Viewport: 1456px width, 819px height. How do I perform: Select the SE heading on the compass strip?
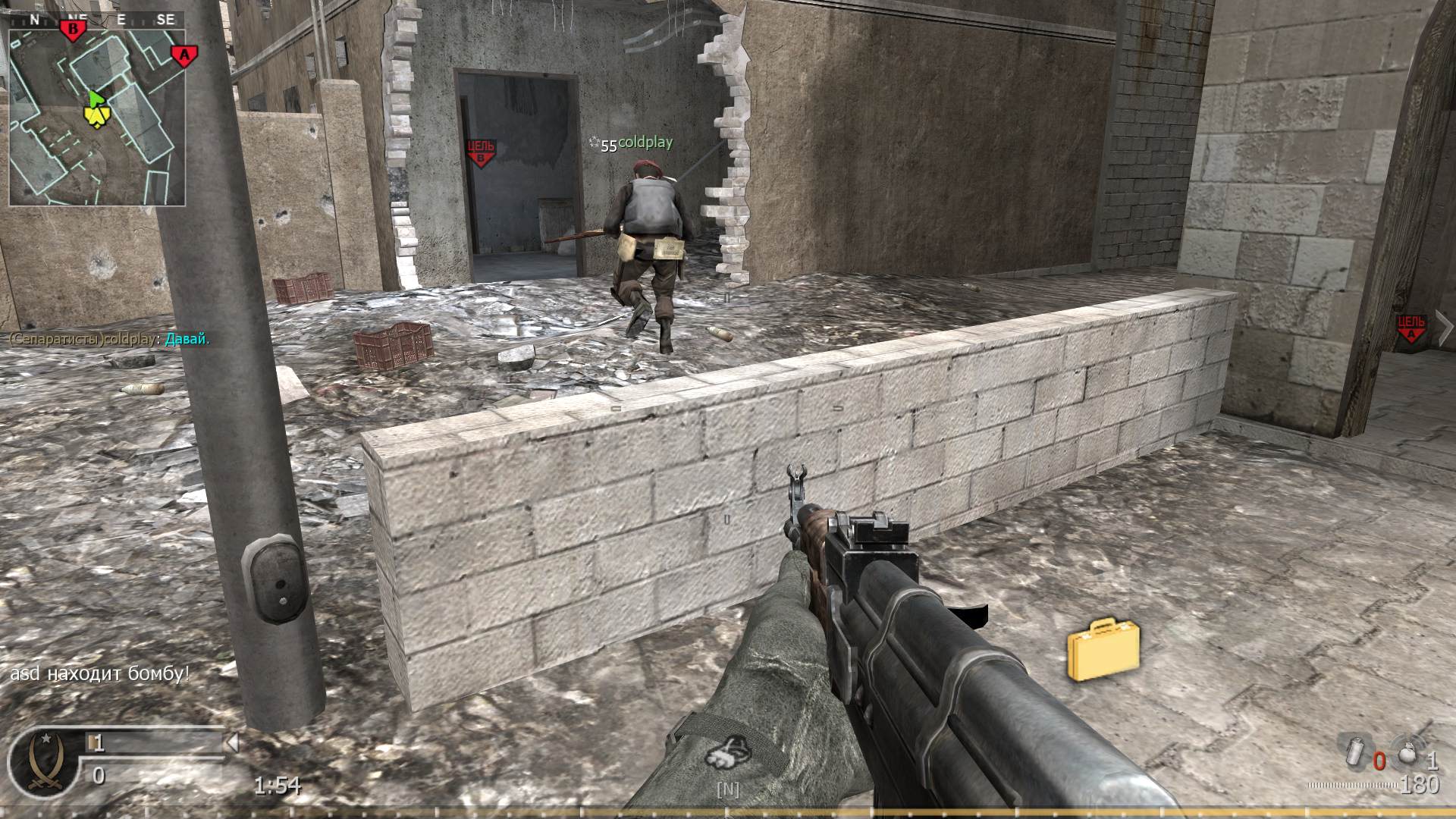coord(166,19)
